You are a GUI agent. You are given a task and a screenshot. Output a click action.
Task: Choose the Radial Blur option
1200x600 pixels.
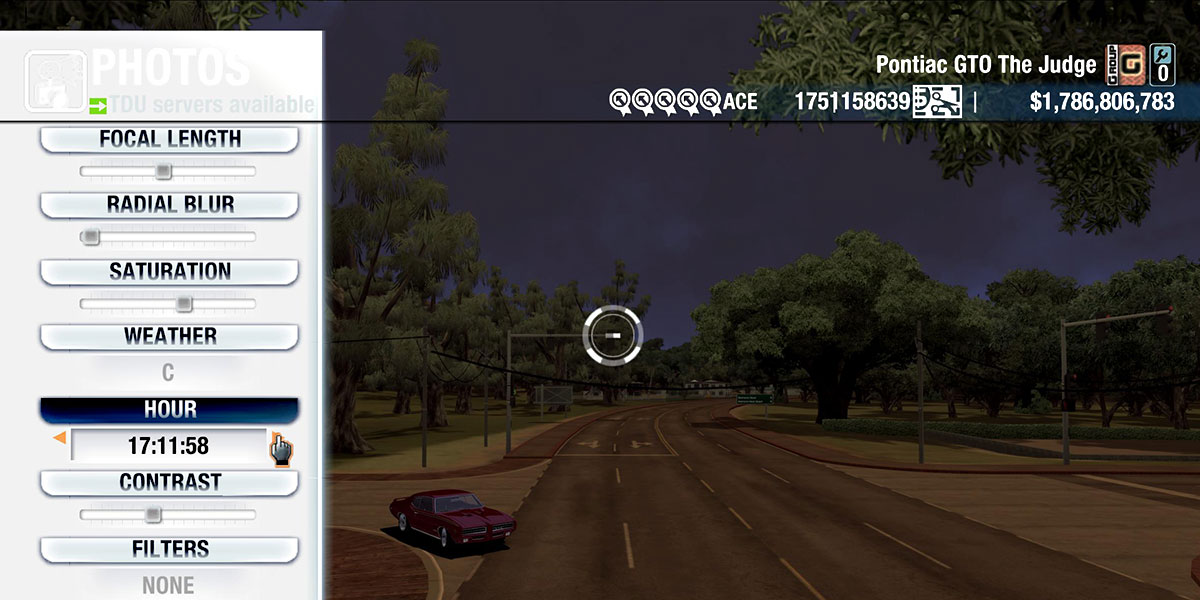coord(169,205)
